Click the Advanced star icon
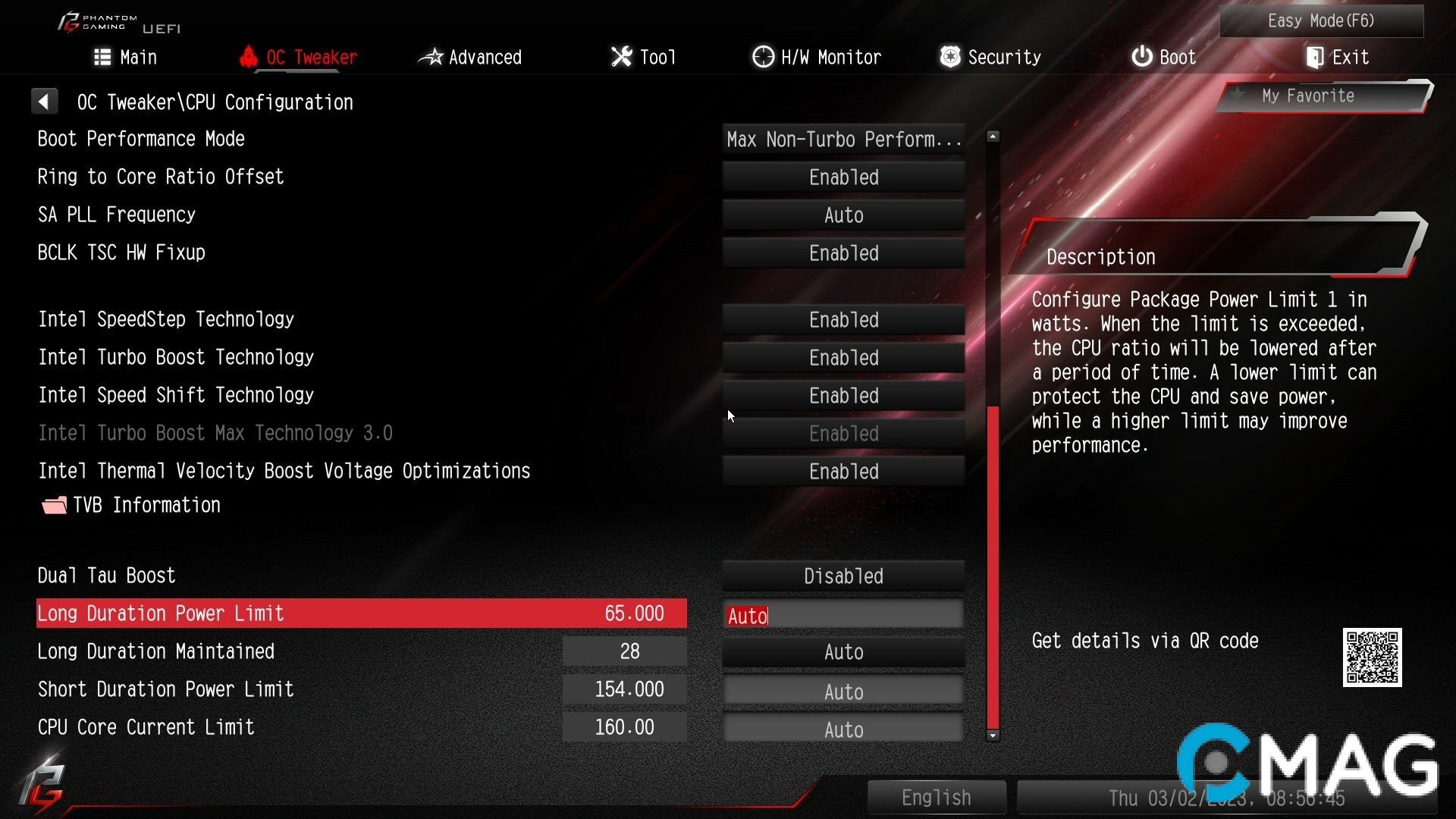This screenshot has height=819, width=1456. click(x=431, y=56)
